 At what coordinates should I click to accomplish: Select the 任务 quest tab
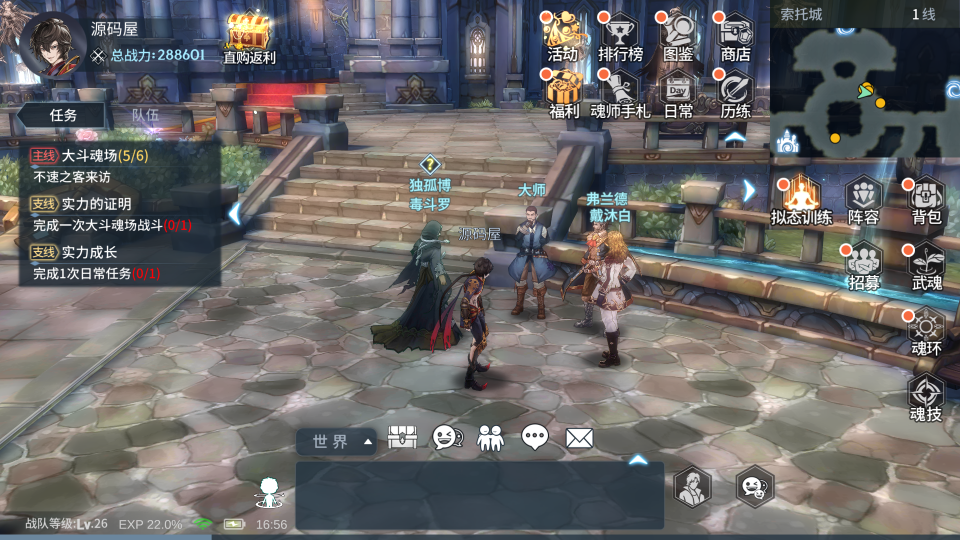(x=63, y=115)
